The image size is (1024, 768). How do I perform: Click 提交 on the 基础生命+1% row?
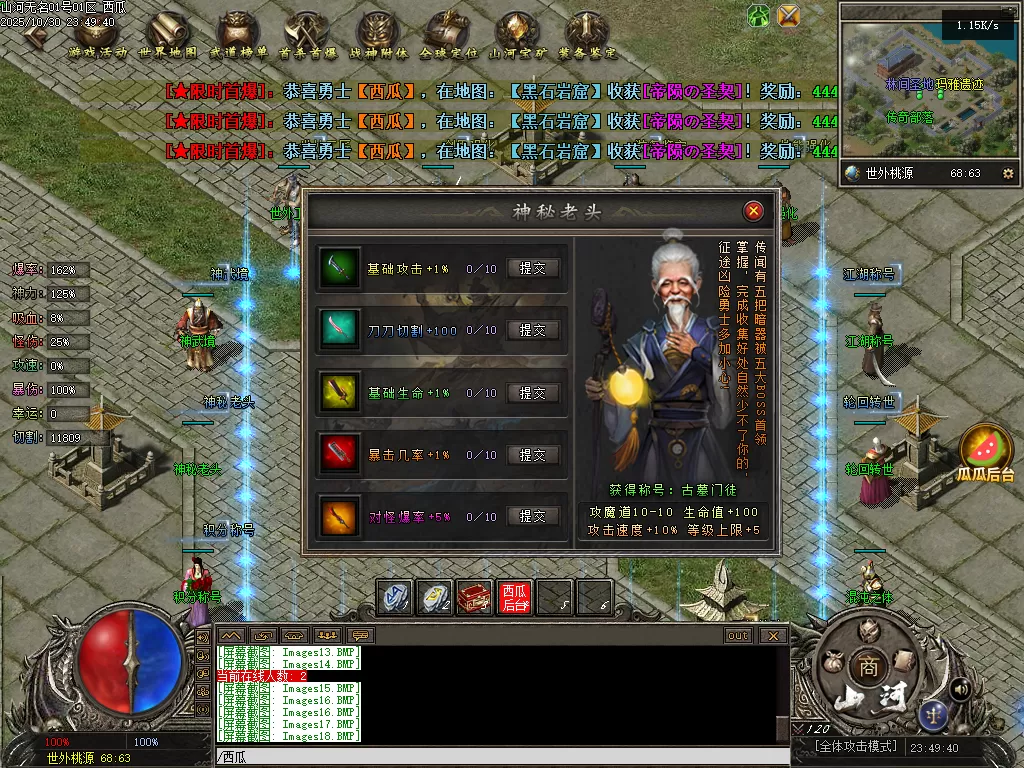533,393
